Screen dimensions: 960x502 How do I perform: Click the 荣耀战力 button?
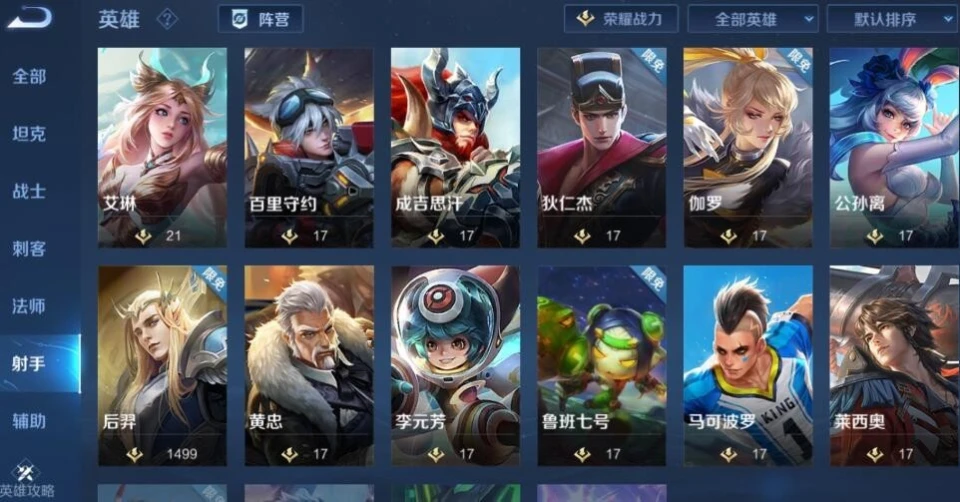tap(621, 19)
